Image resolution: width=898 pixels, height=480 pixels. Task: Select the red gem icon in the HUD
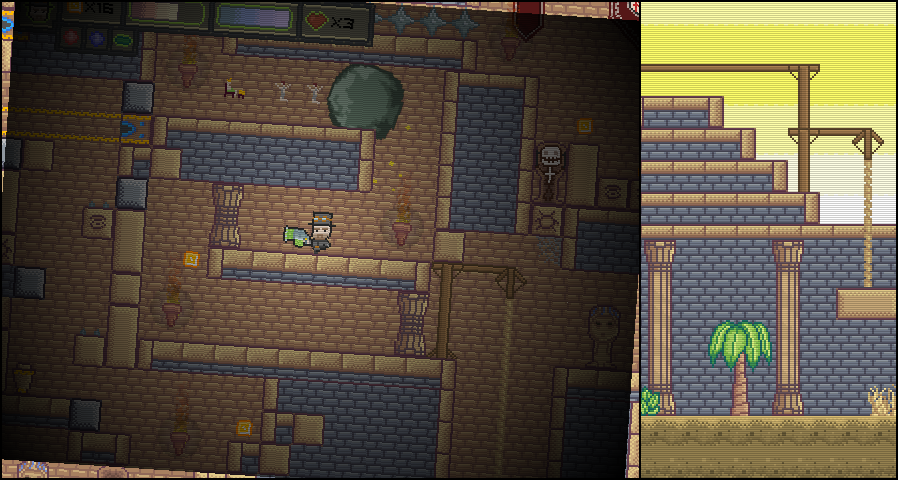tap(72, 37)
